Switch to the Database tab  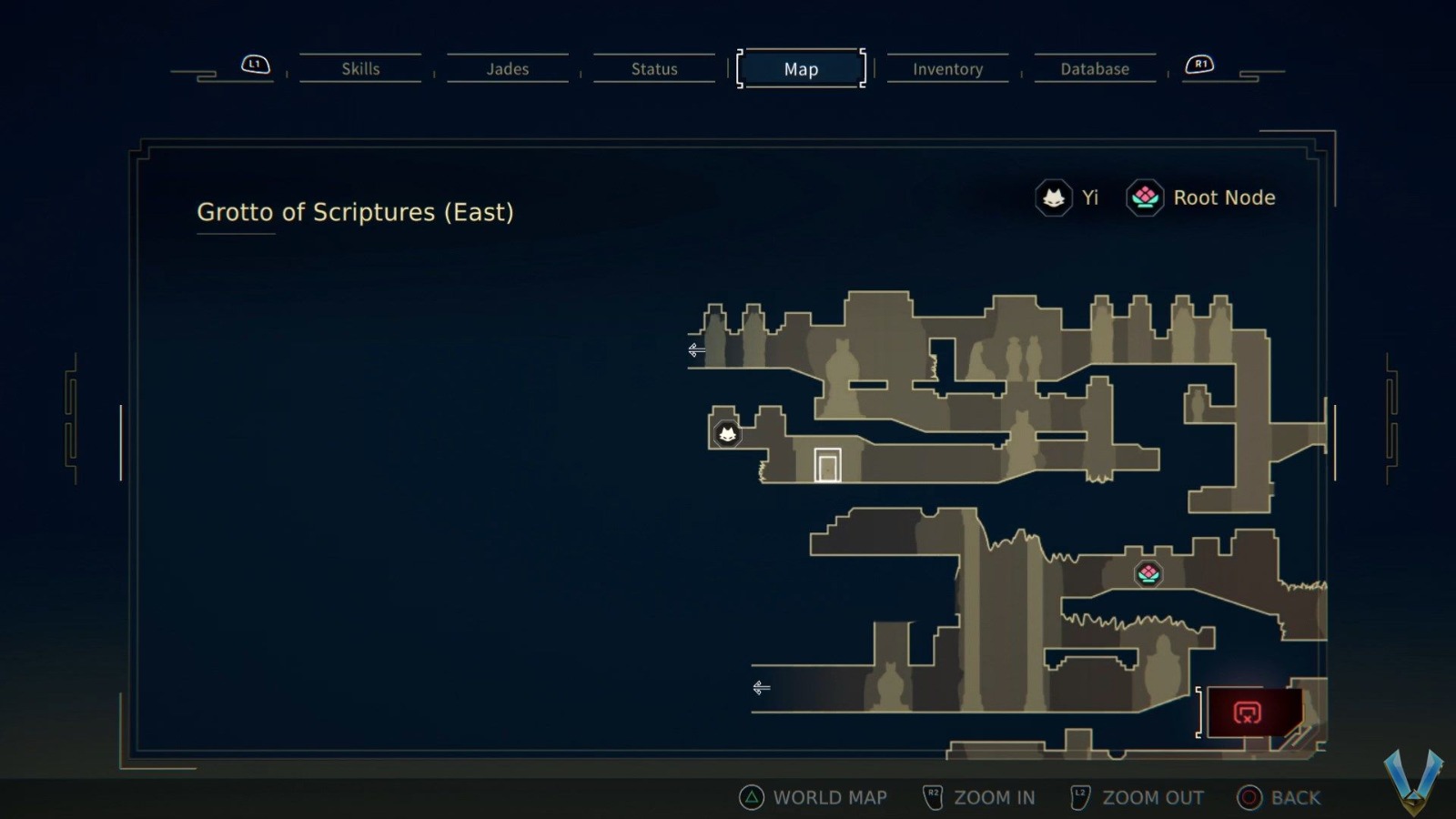click(1094, 68)
